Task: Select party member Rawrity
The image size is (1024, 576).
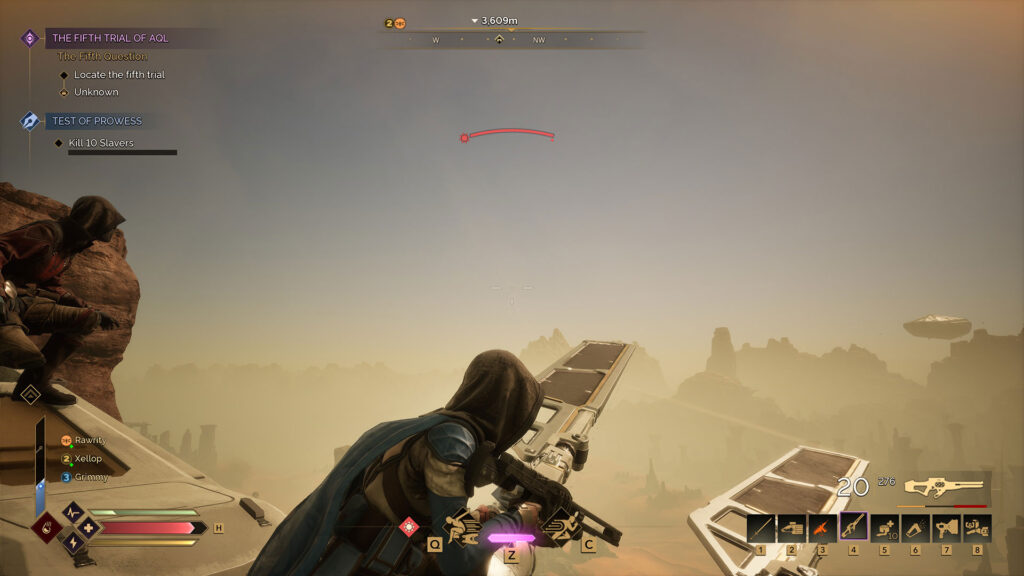Action: tap(89, 440)
